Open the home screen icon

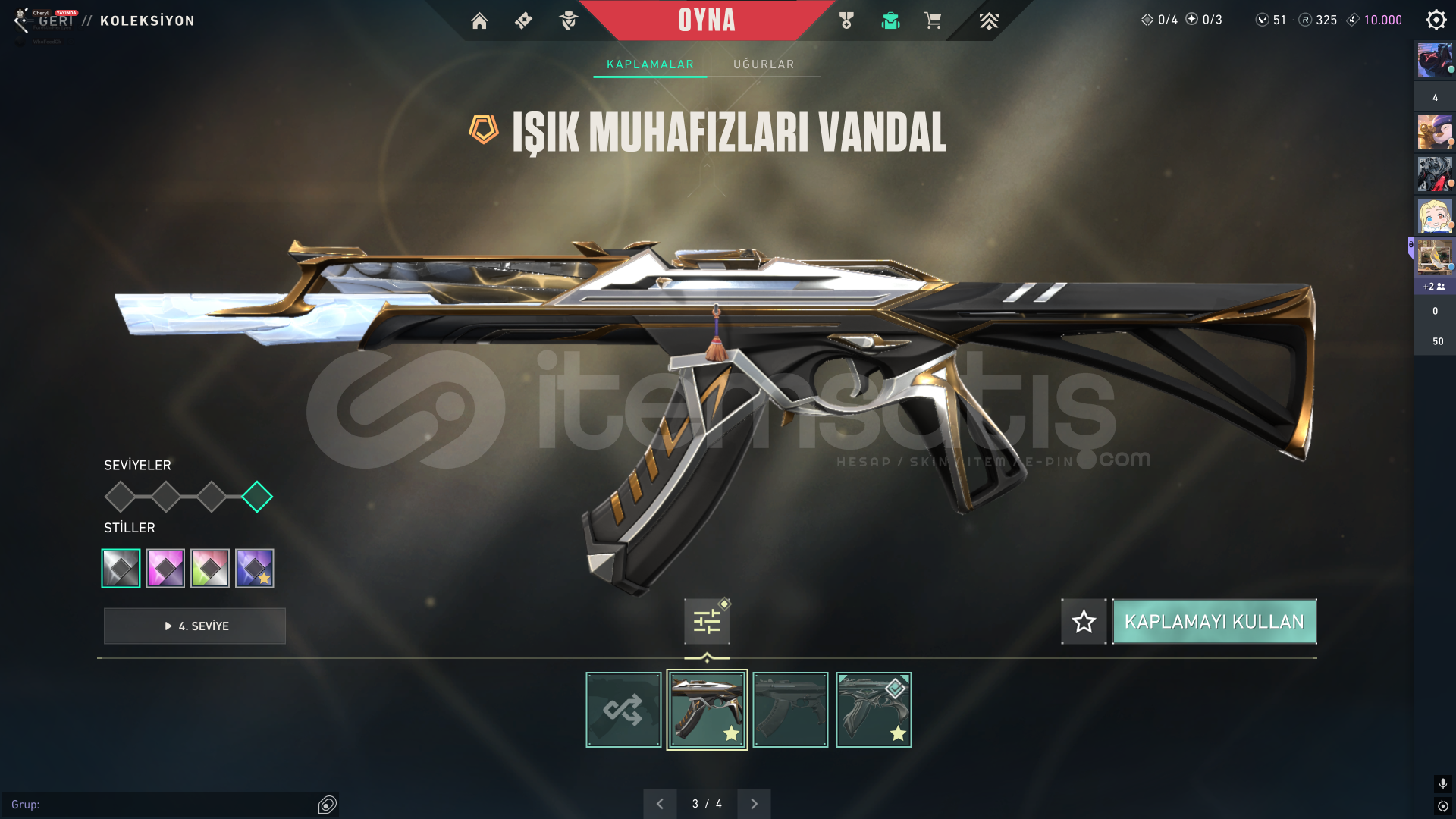pos(479,20)
